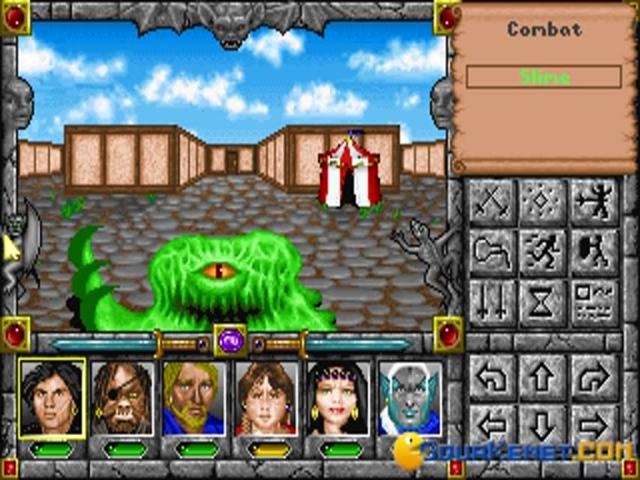Screen dimensions: 640x480
Task: Choose the archer figure attack icon
Action: pyautogui.click(x=594, y=204)
